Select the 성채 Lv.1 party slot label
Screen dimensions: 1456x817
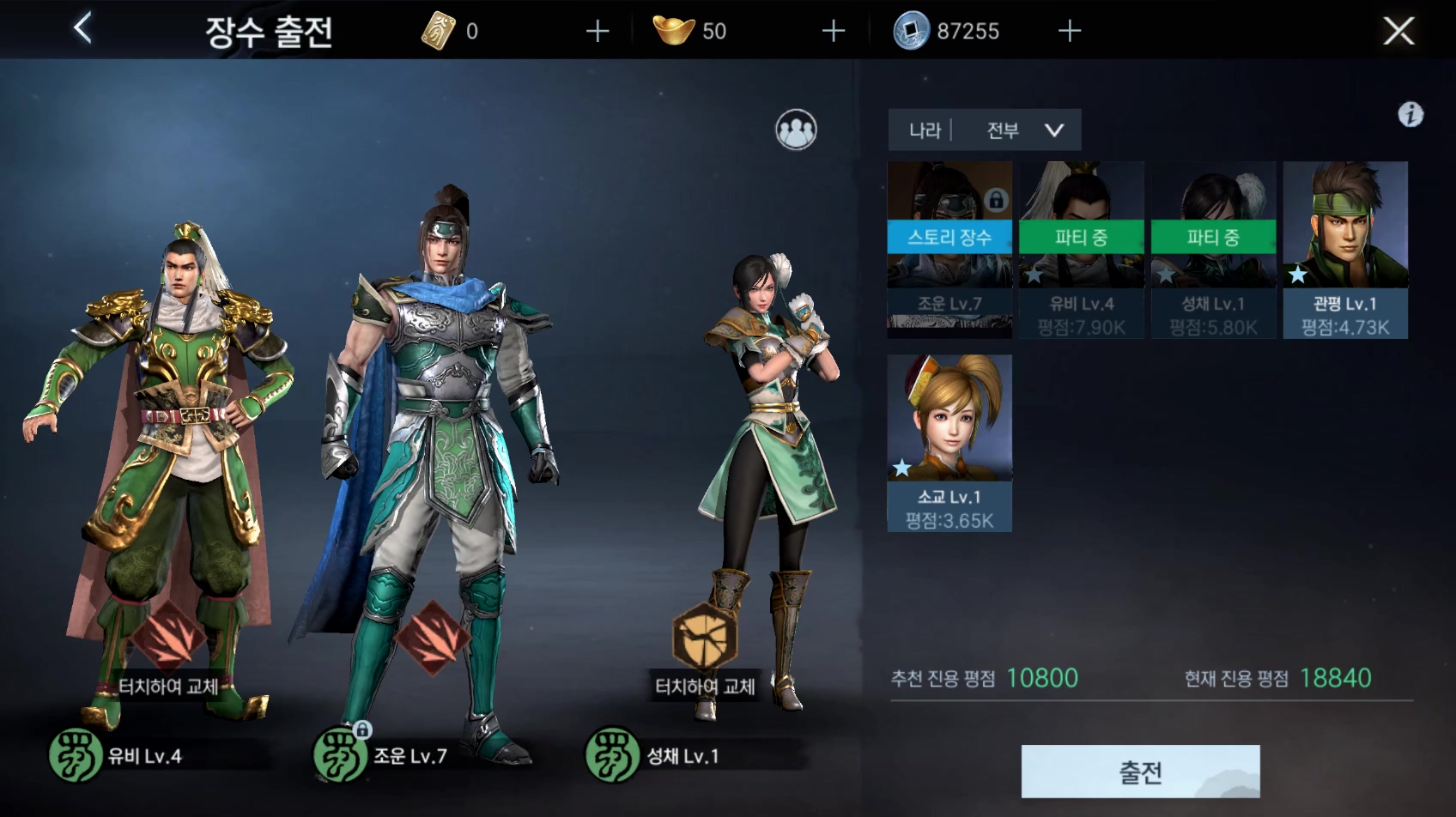(682, 756)
